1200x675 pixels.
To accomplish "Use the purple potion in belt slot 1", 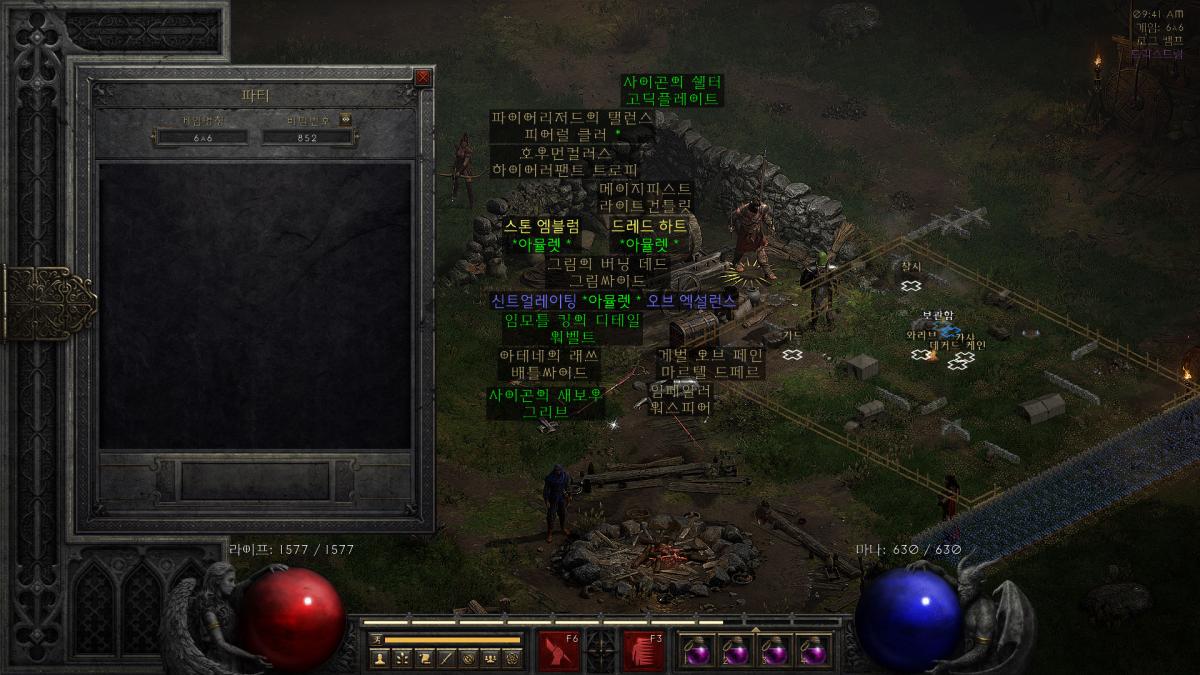I will (699, 652).
